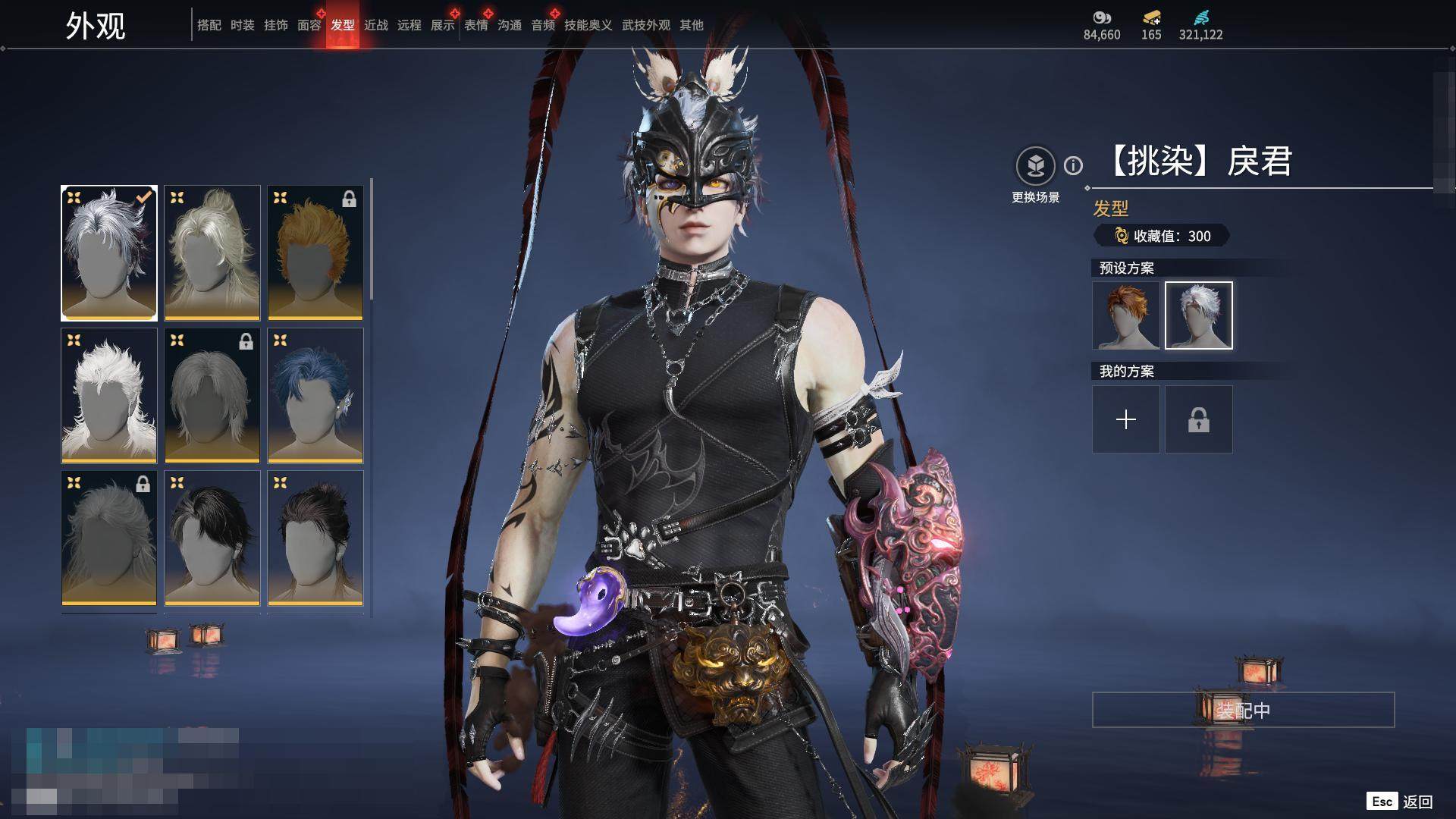
Task: Select the orange hair preset scheme
Action: 1126,315
